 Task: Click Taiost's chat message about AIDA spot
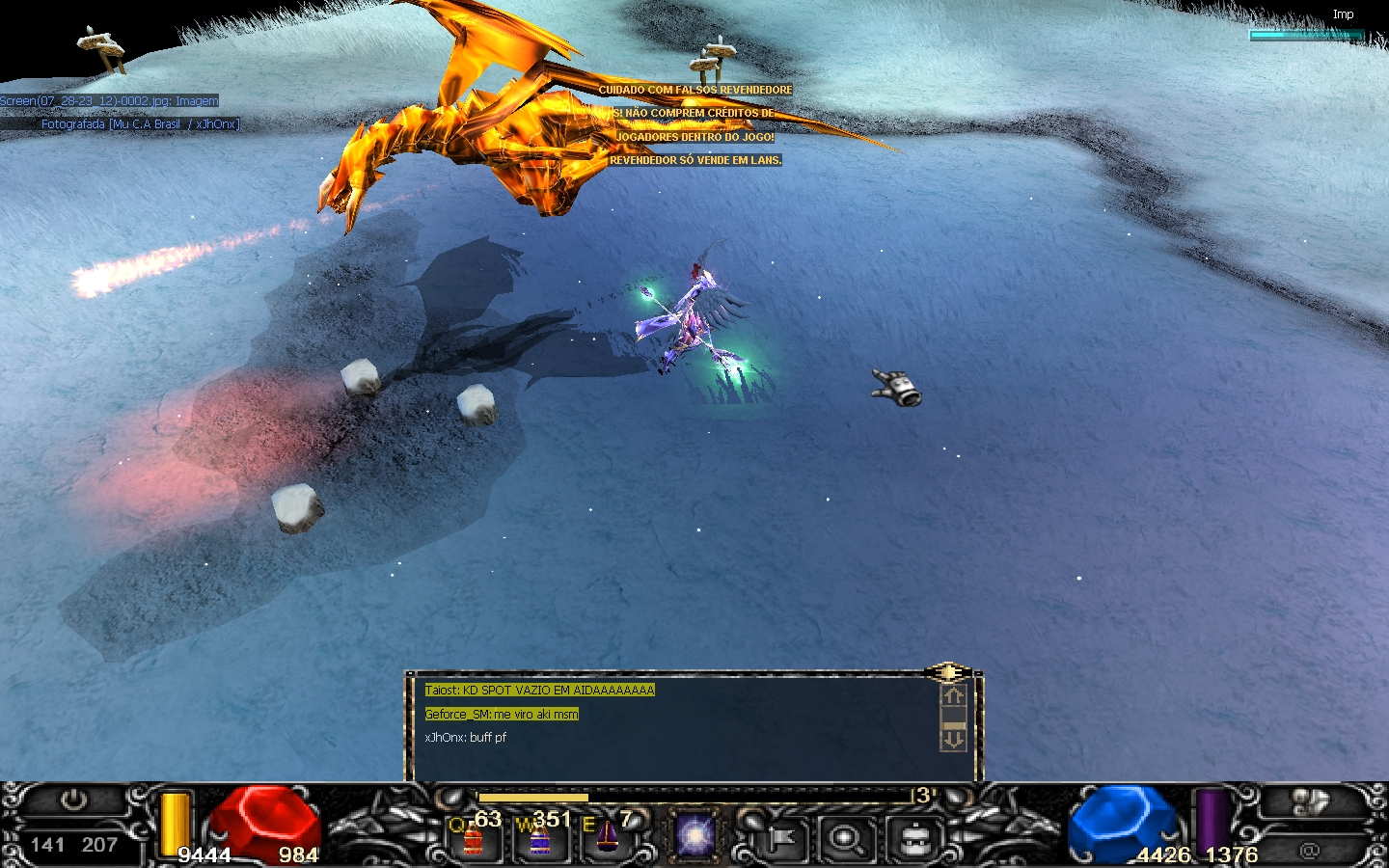[x=539, y=691]
